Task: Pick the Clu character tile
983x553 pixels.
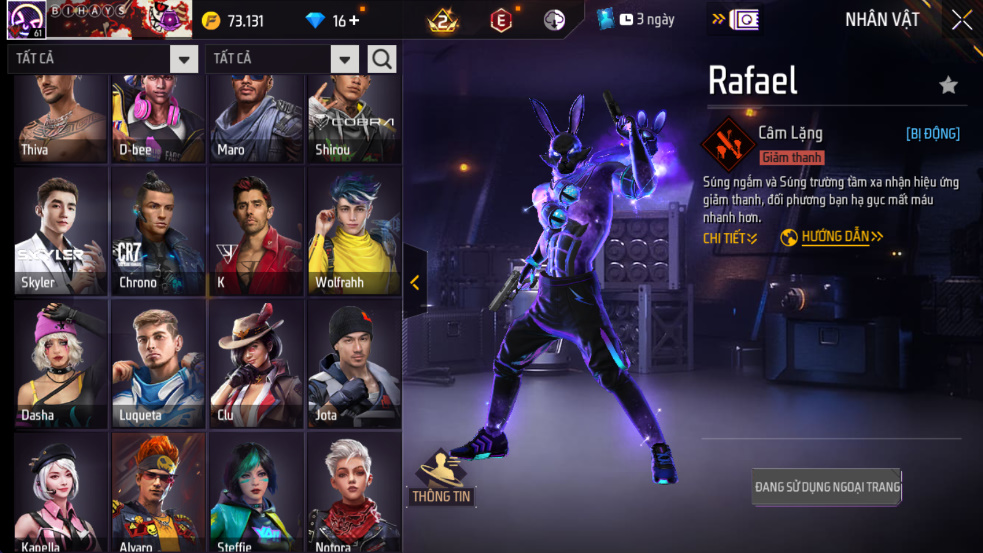Action: (256, 364)
